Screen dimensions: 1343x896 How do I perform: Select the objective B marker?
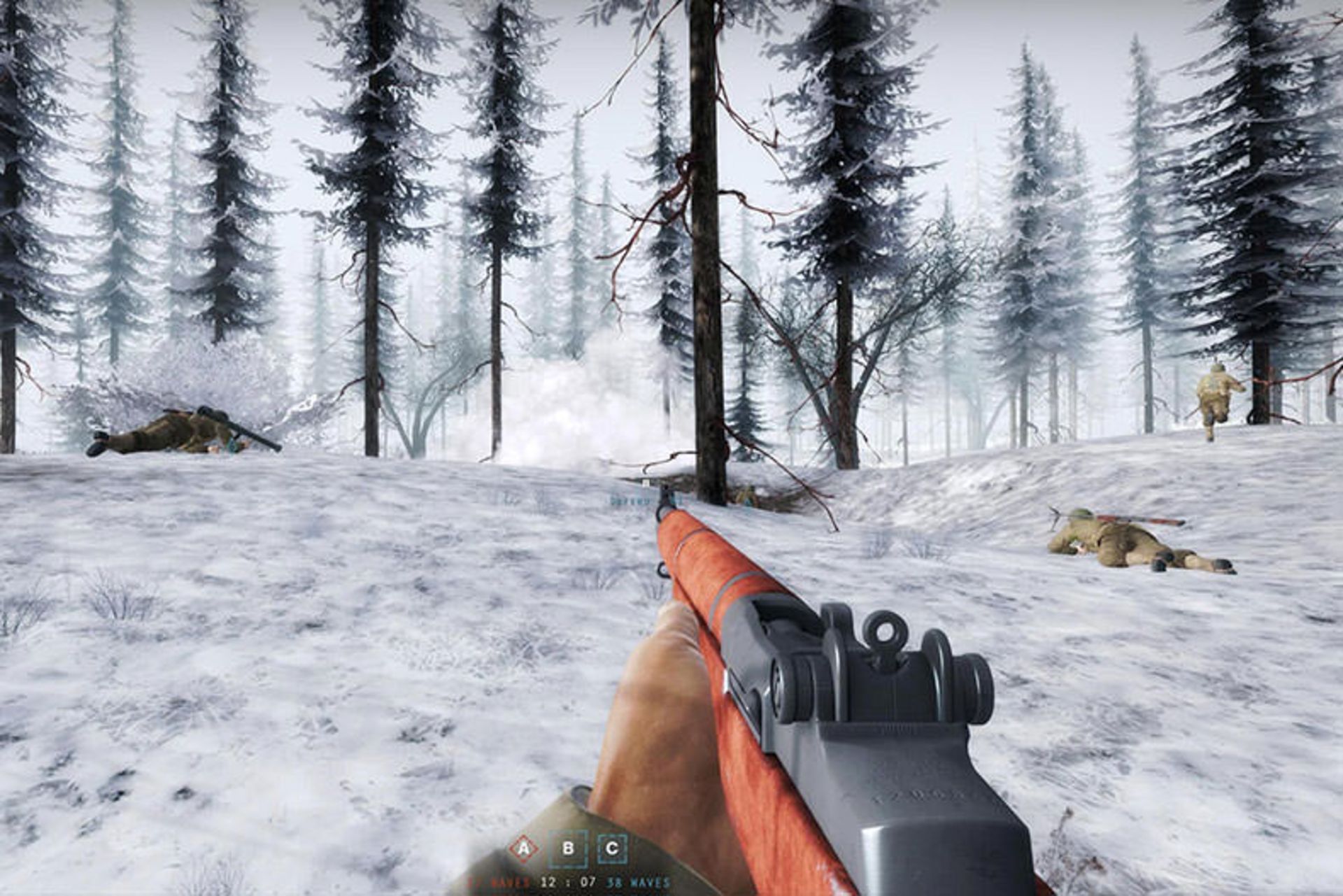point(568,848)
